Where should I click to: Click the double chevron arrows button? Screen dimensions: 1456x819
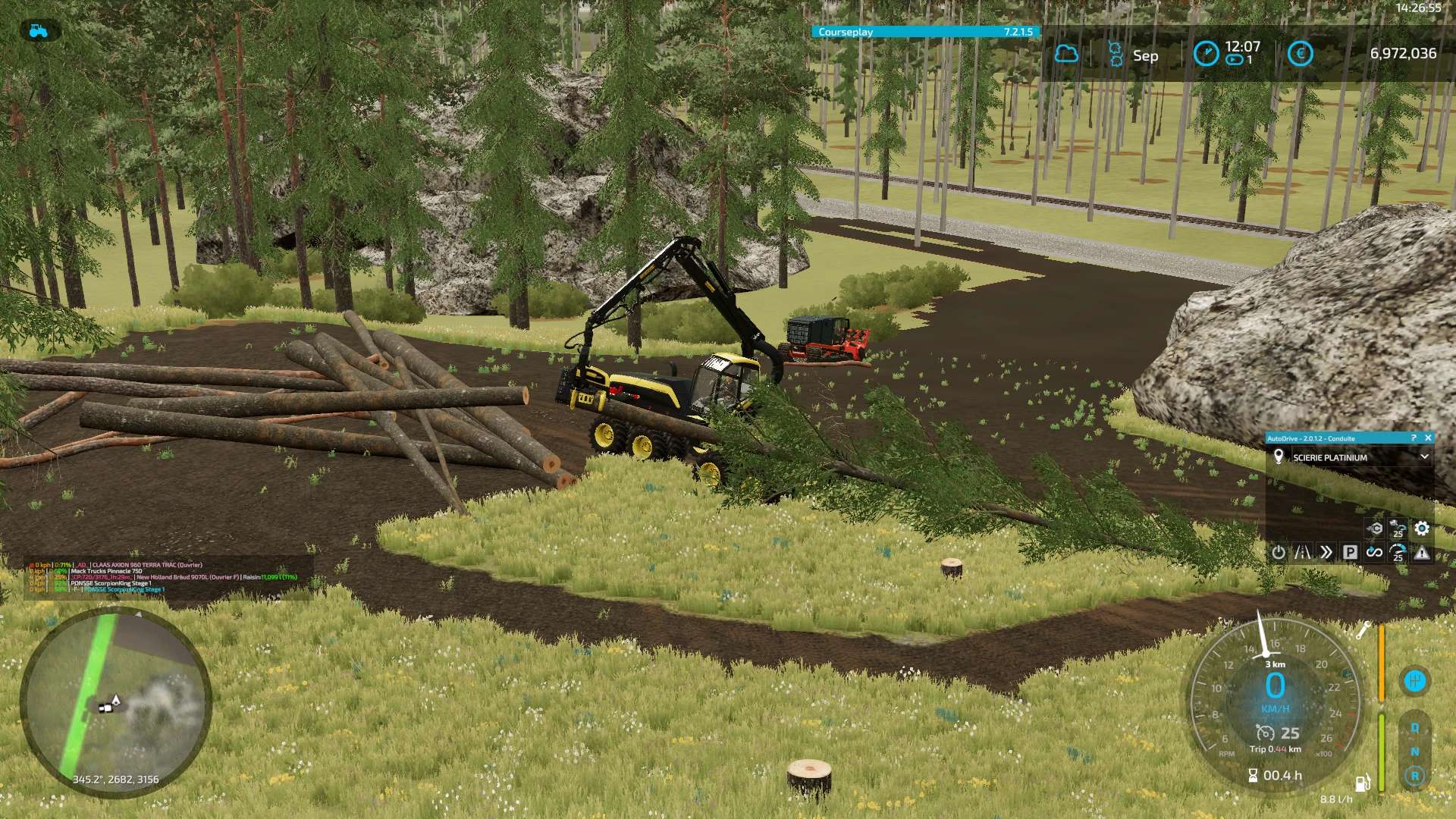[1326, 552]
